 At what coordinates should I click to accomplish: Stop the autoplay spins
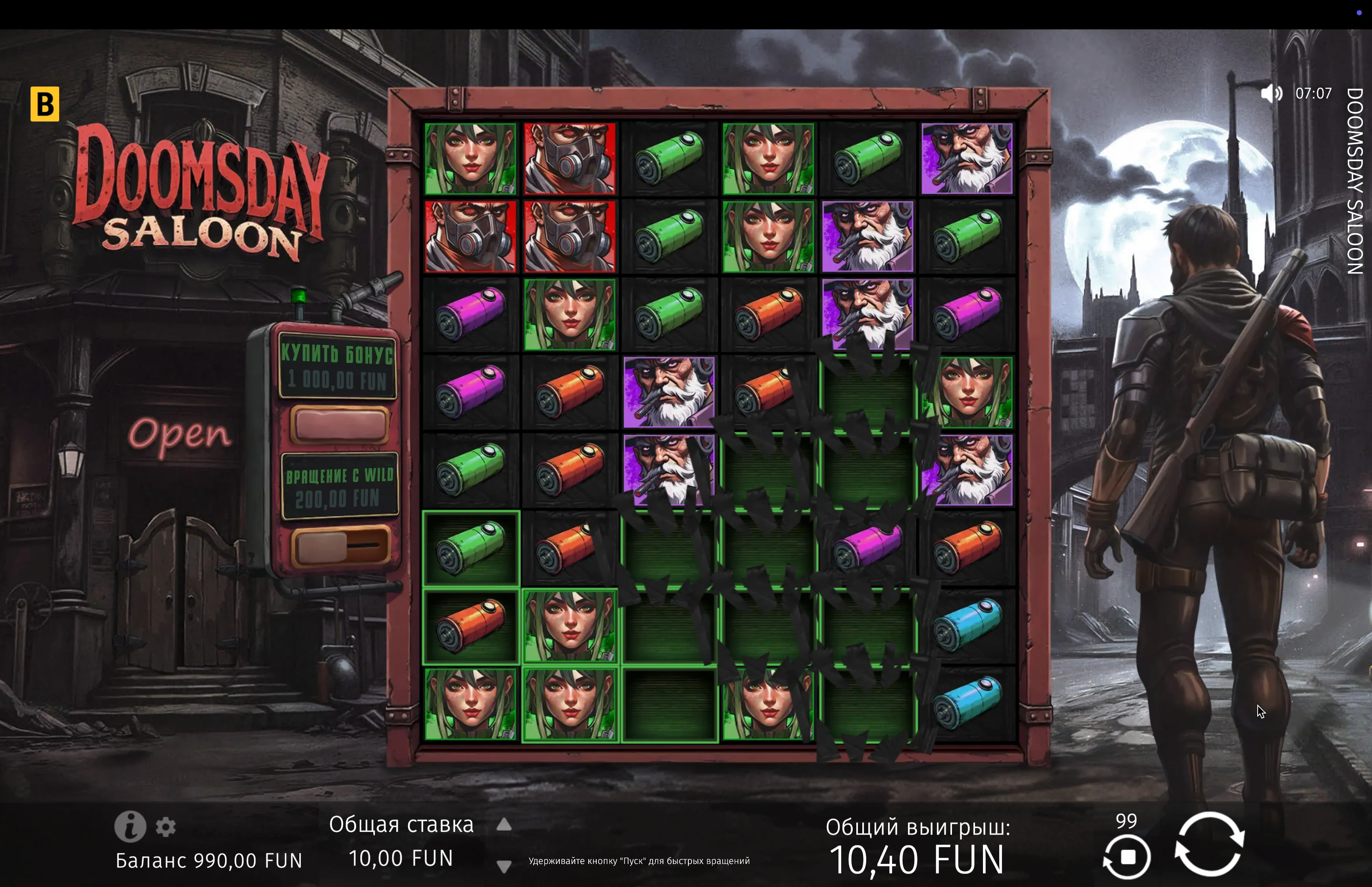coord(1127,857)
